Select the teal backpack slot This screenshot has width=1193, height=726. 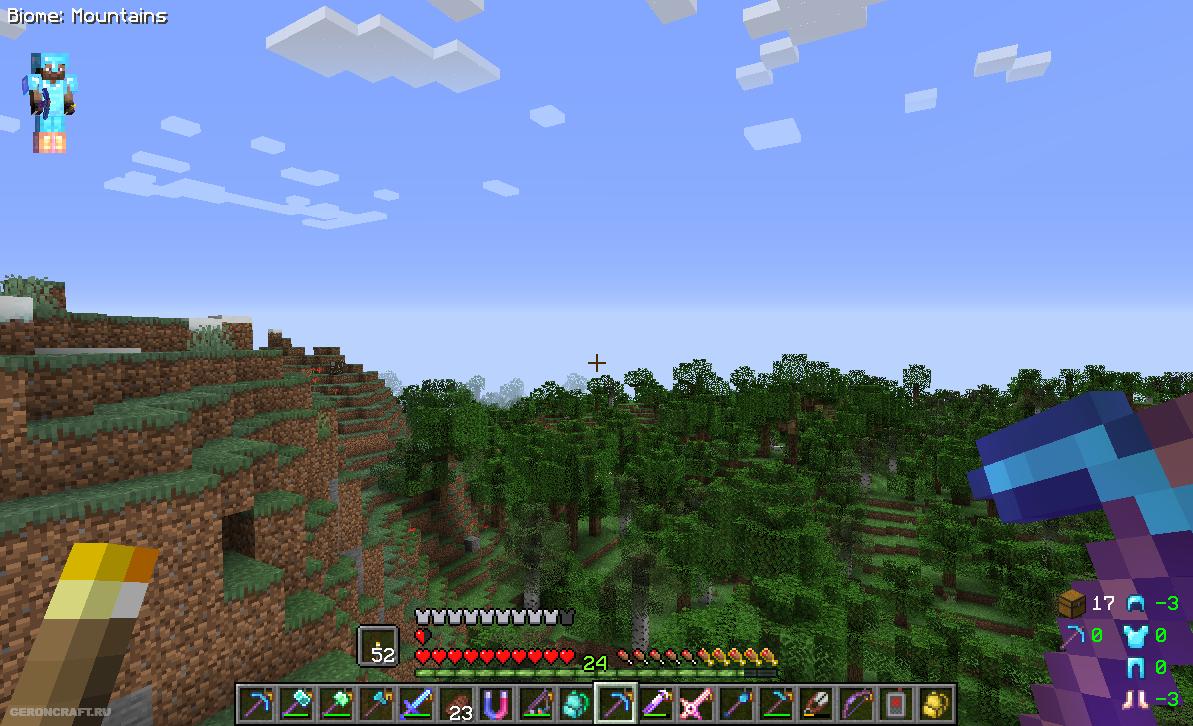point(574,704)
